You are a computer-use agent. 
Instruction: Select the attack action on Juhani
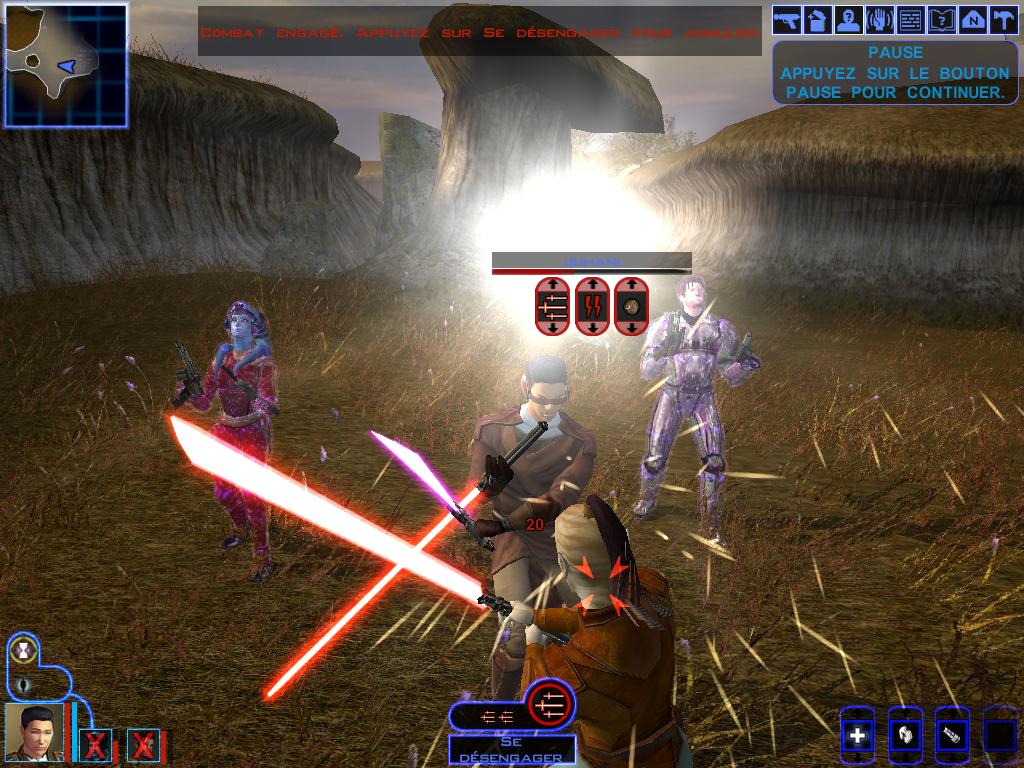552,304
